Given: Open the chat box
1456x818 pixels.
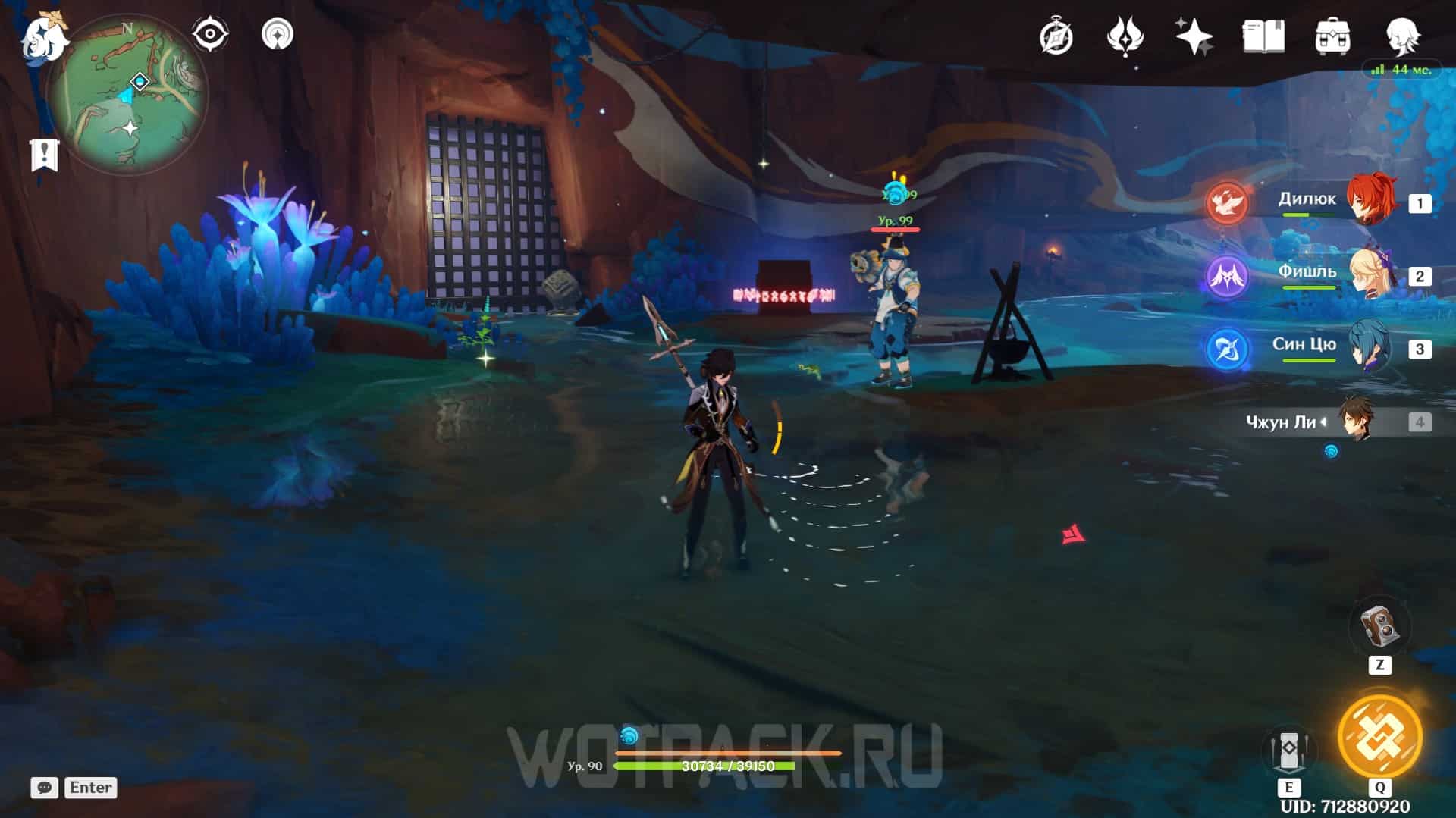Looking at the screenshot, I should click(x=44, y=788).
